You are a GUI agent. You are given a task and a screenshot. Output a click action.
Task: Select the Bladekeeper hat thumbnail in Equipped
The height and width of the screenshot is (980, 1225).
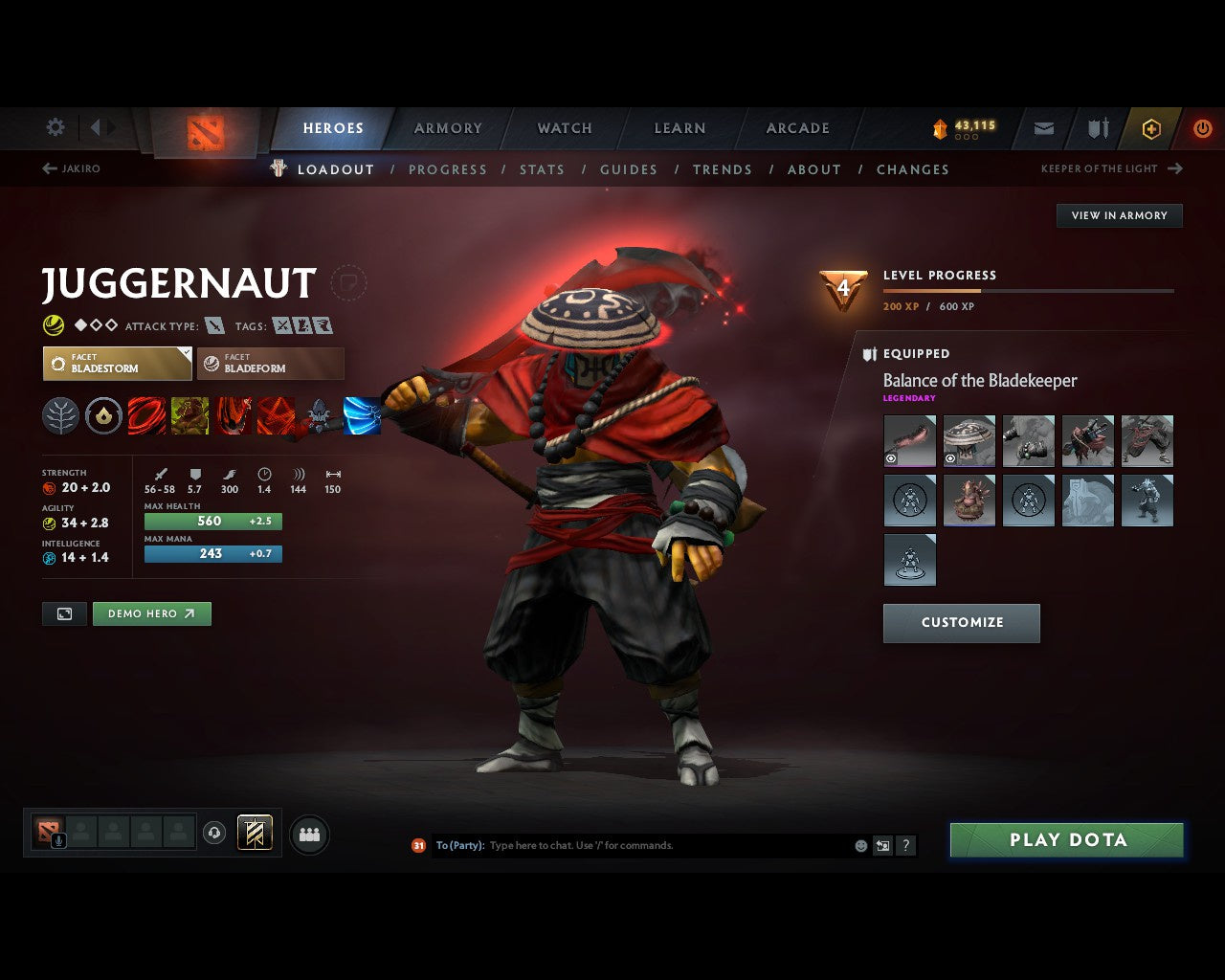pos(969,440)
